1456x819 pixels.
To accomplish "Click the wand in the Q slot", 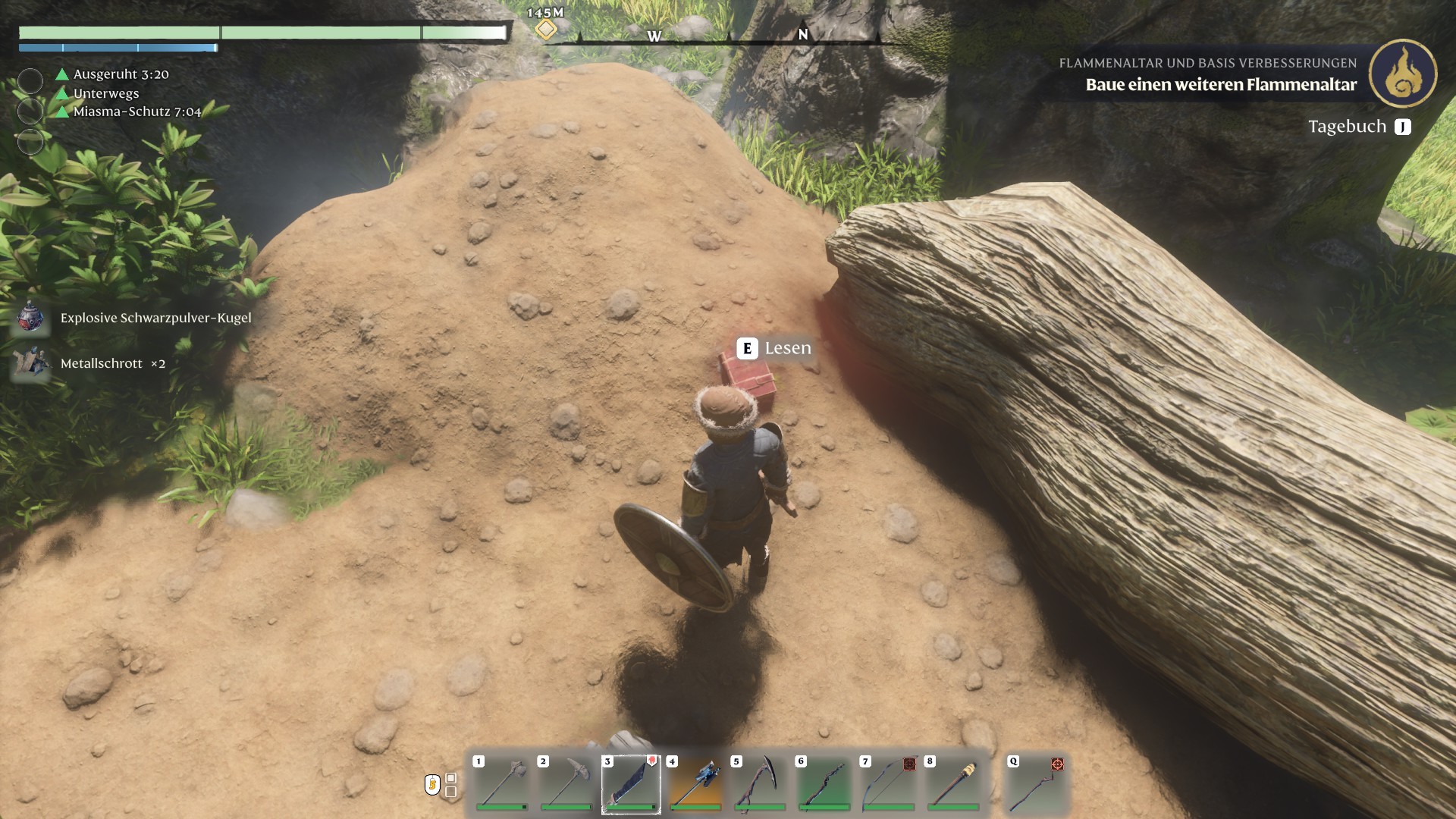I will coord(1037,784).
